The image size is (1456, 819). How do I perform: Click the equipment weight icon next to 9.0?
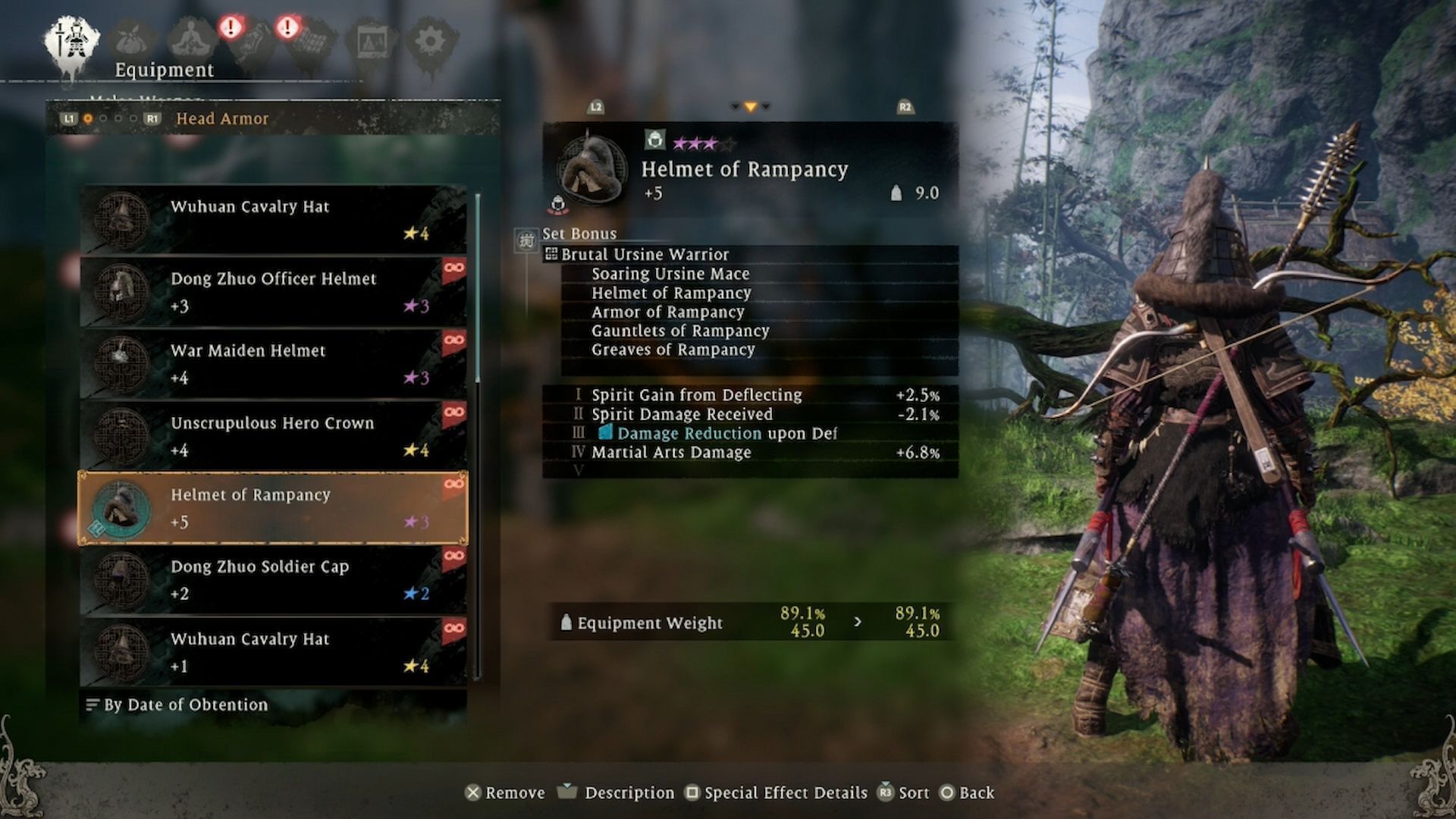click(x=896, y=193)
